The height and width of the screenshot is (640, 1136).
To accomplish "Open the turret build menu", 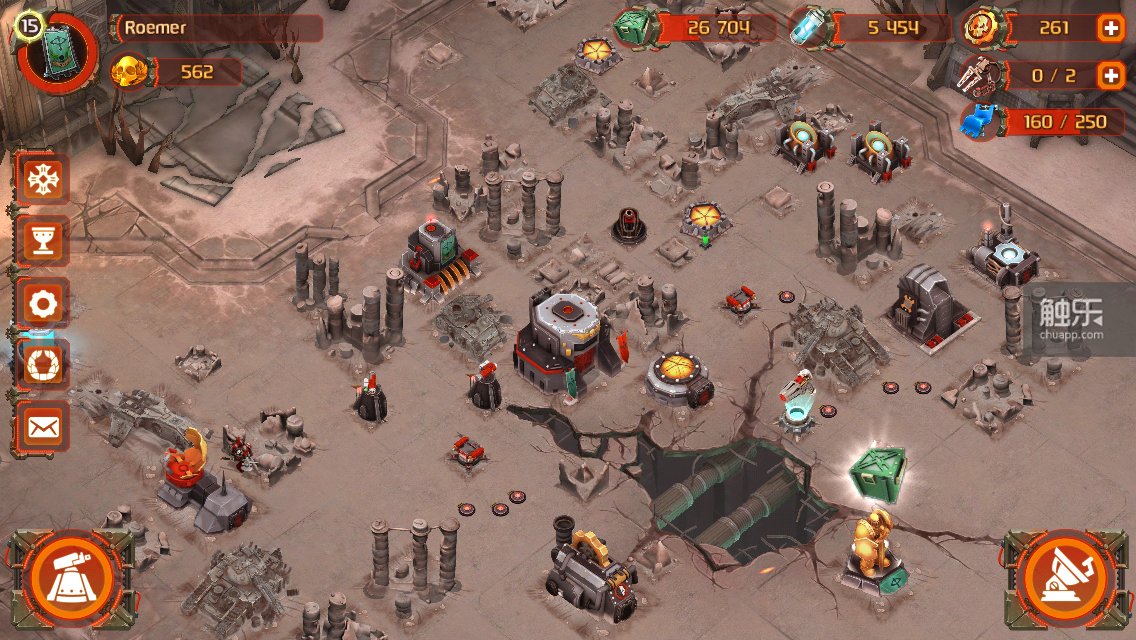I will 69,577.
